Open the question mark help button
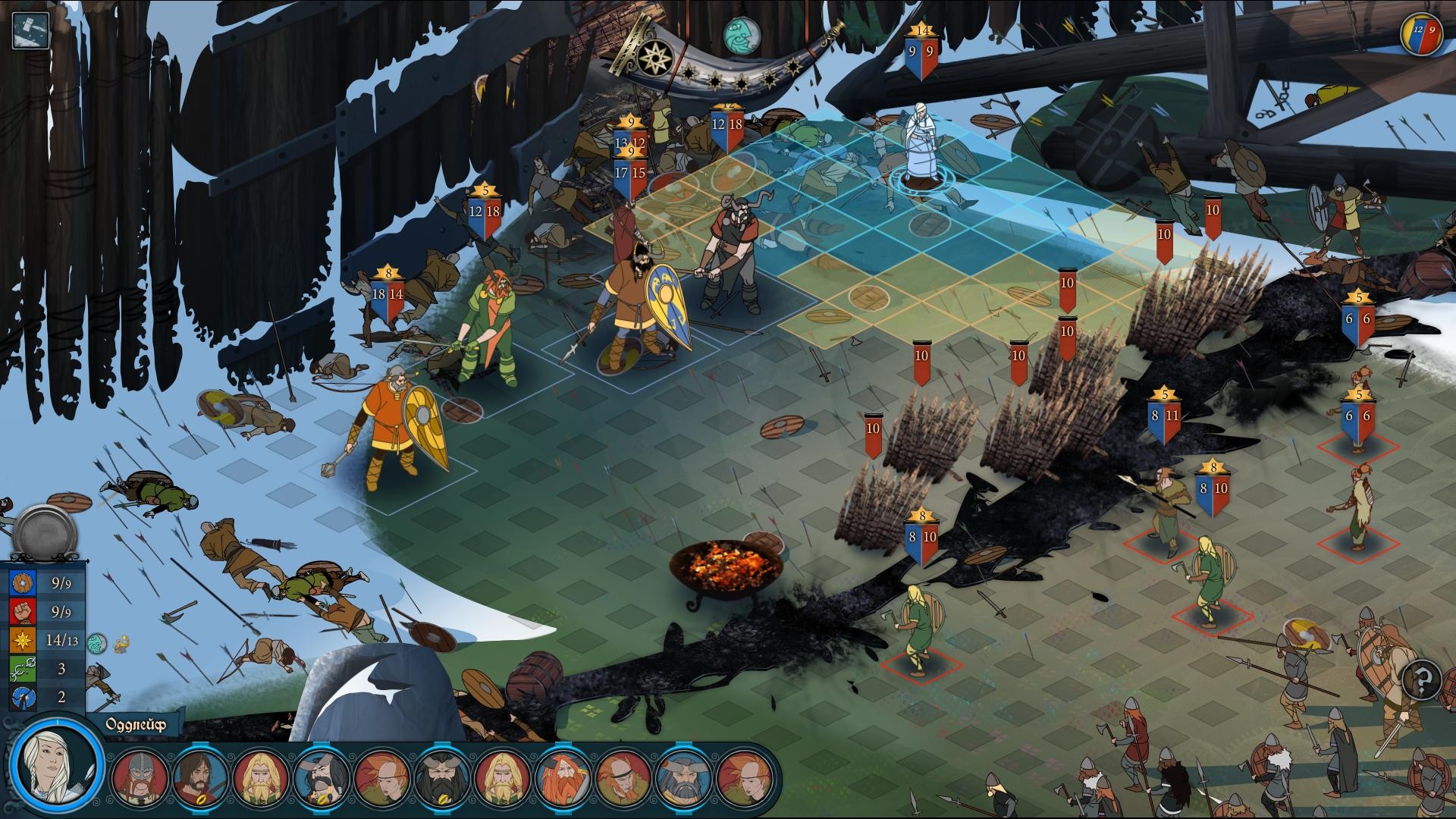 coord(1422,679)
